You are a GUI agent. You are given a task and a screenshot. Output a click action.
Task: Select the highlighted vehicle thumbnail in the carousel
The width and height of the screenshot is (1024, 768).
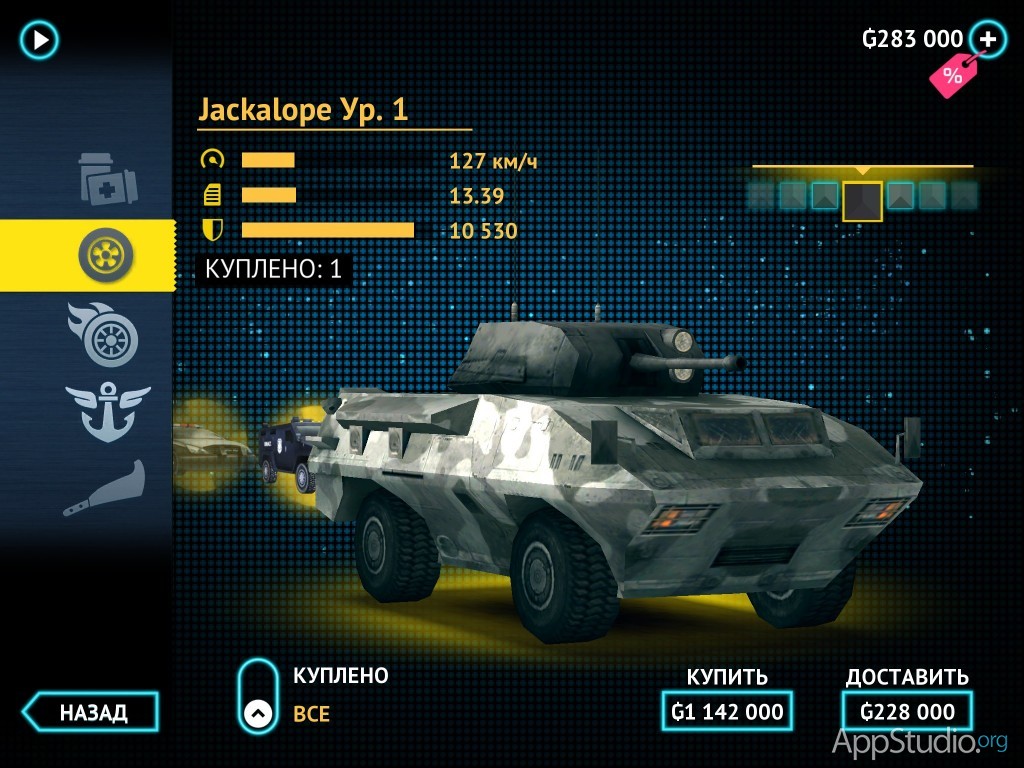[862, 200]
